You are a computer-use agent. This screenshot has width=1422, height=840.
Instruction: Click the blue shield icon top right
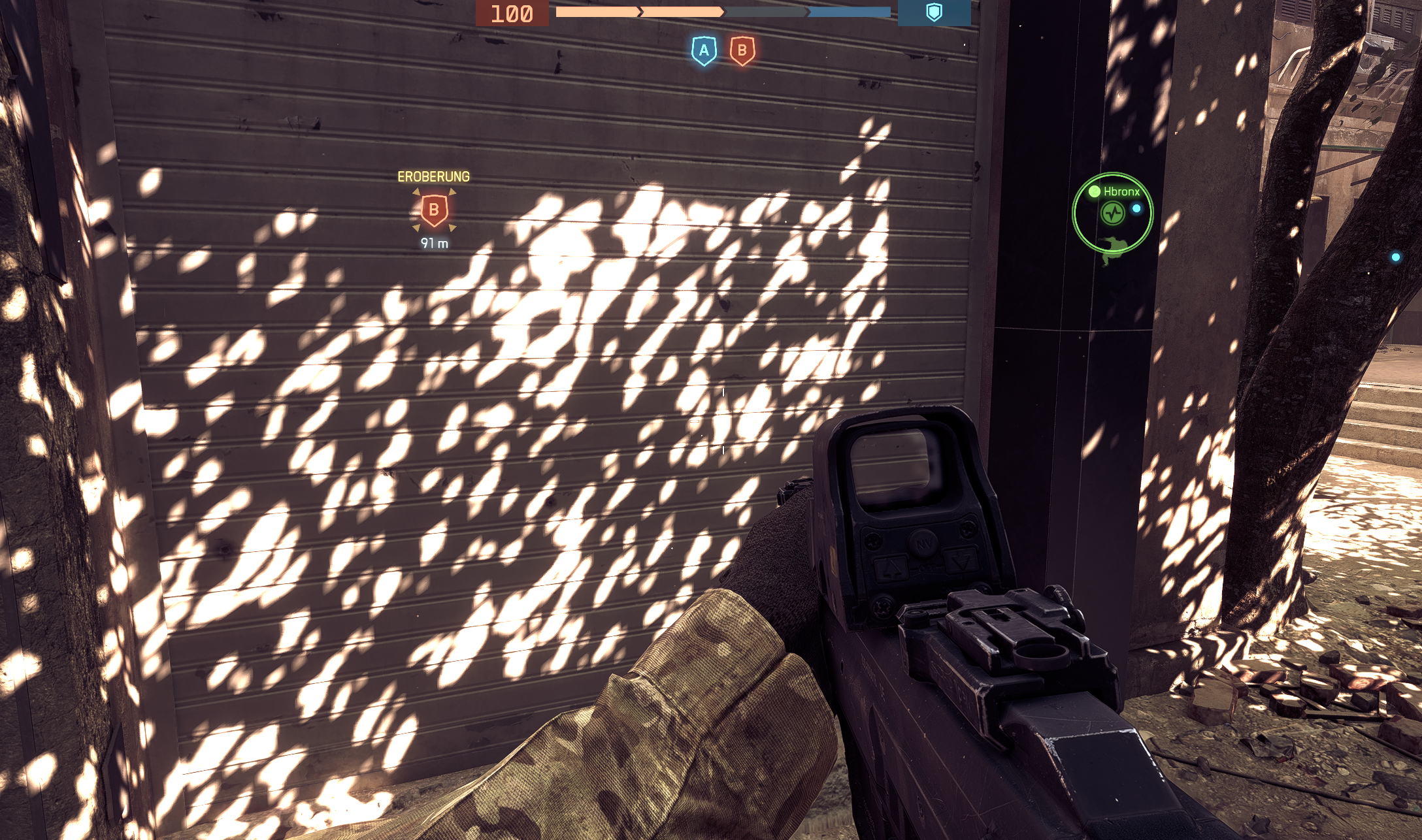click(x=936, y=11)
